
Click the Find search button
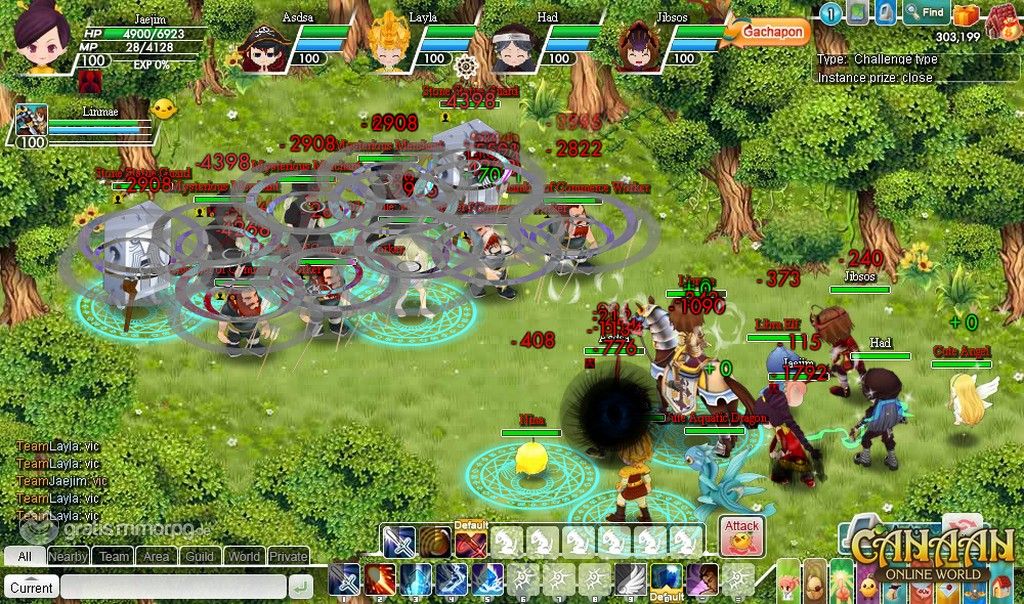(925, 13)
